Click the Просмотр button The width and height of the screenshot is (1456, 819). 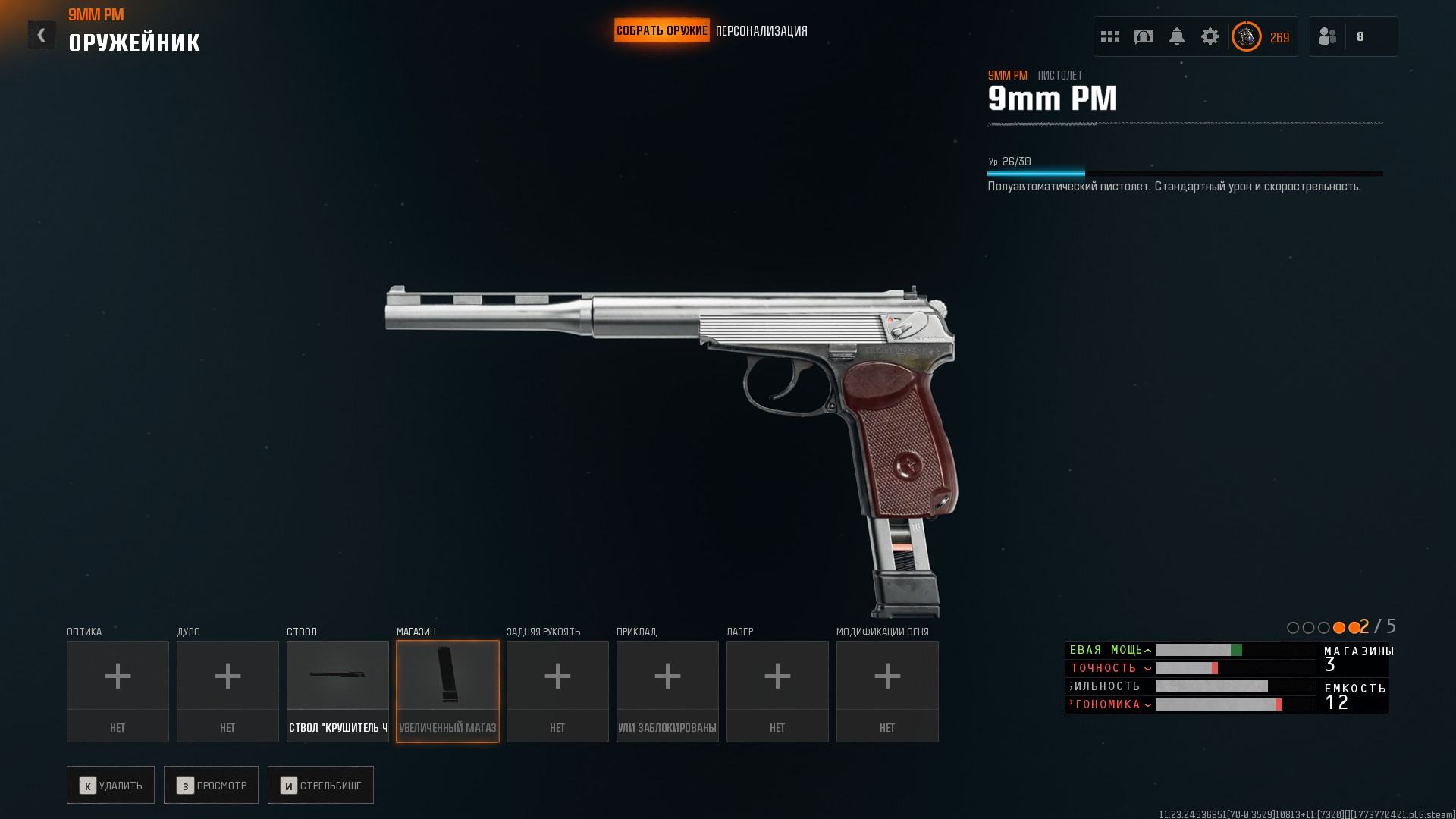211,785
